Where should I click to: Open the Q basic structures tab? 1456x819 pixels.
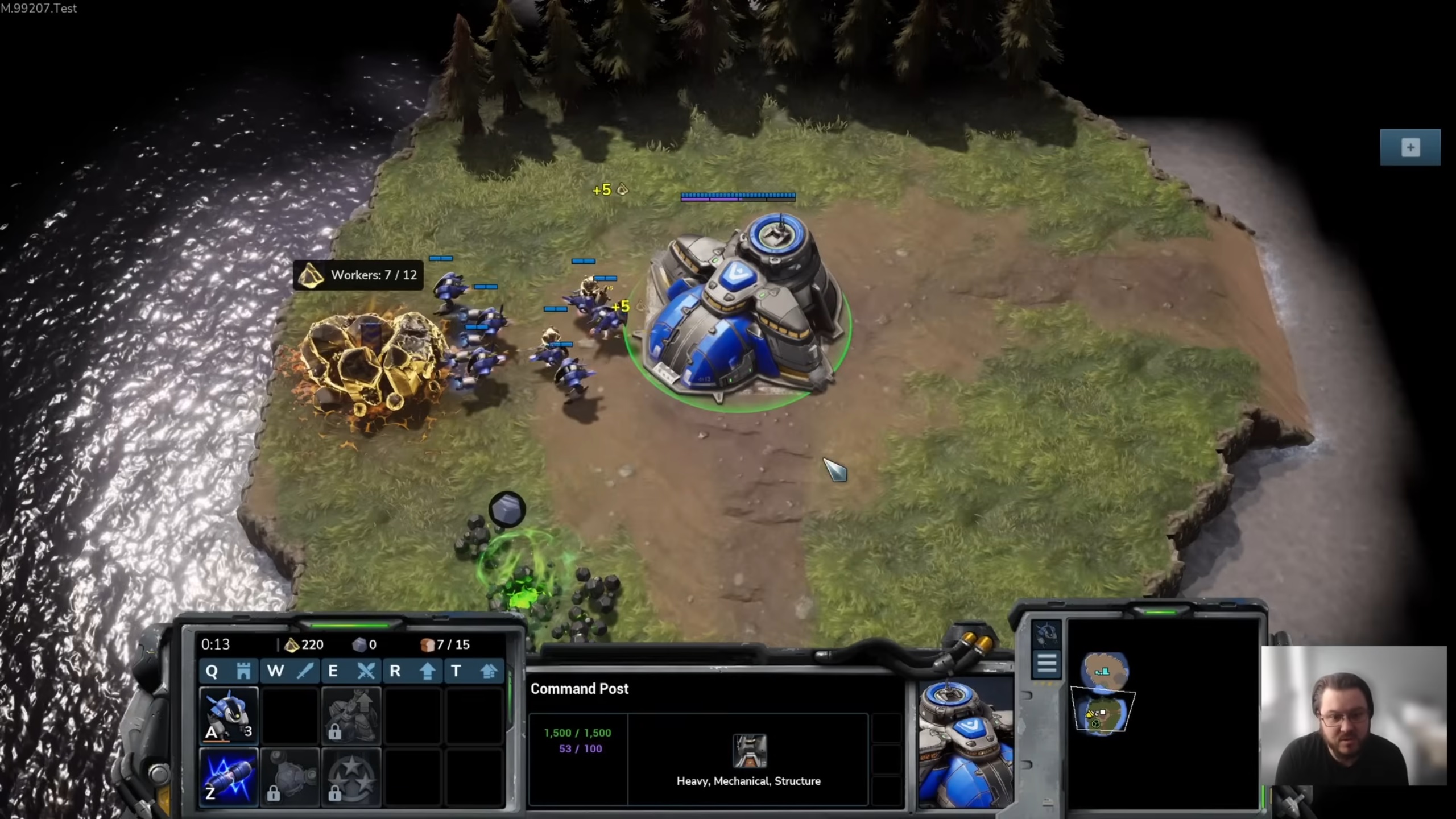pos(227,671)
